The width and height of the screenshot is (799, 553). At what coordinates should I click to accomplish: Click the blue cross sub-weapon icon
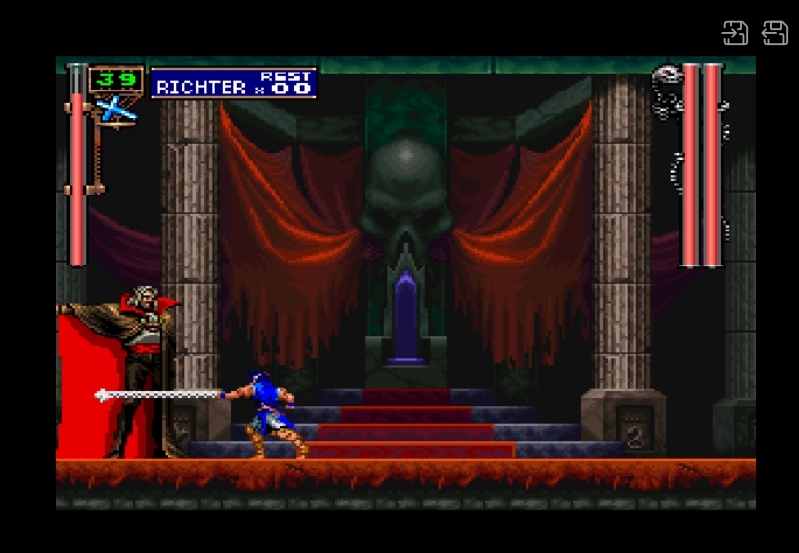point(116,109)
